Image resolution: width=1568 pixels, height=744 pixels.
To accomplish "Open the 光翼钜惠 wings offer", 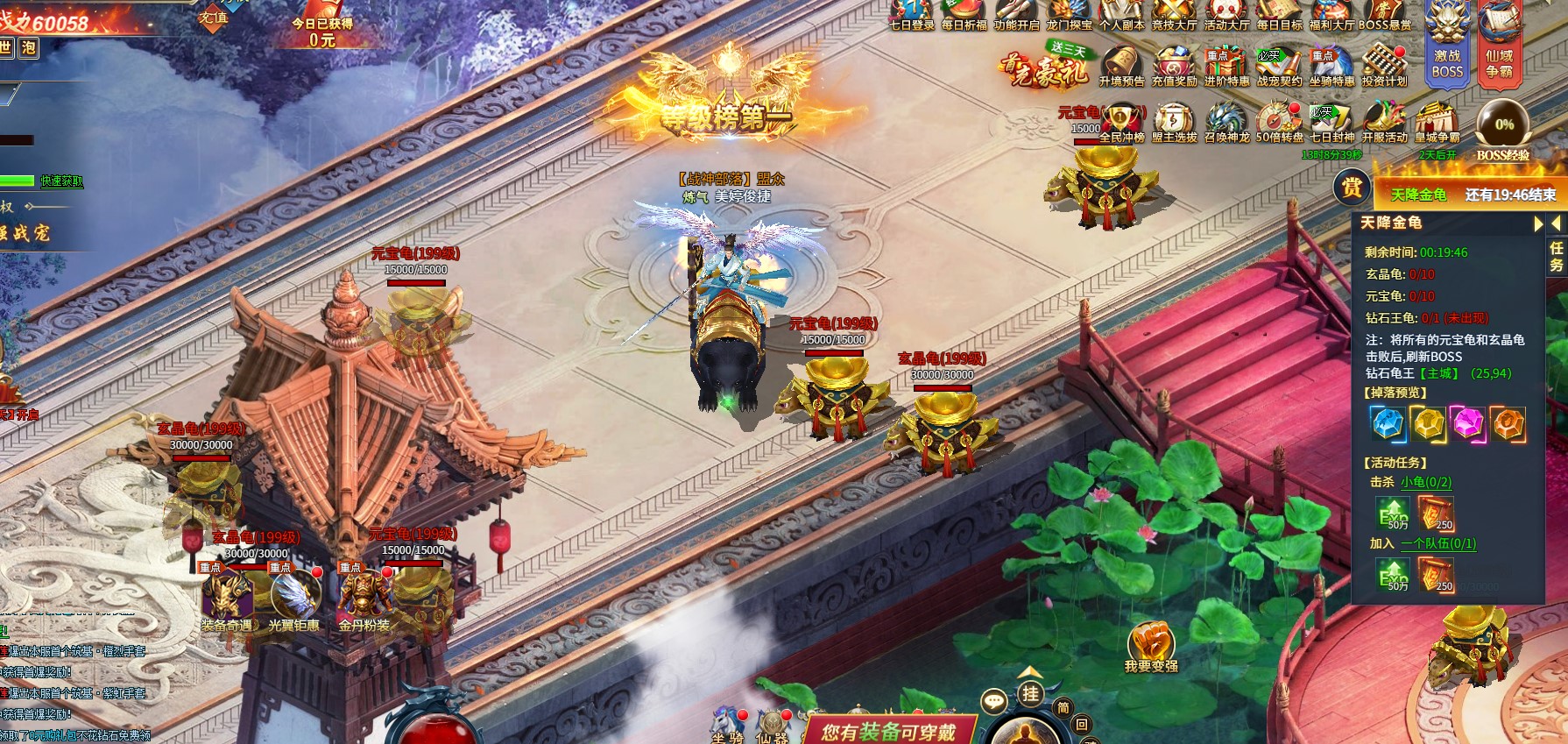I will click(293, 596).
